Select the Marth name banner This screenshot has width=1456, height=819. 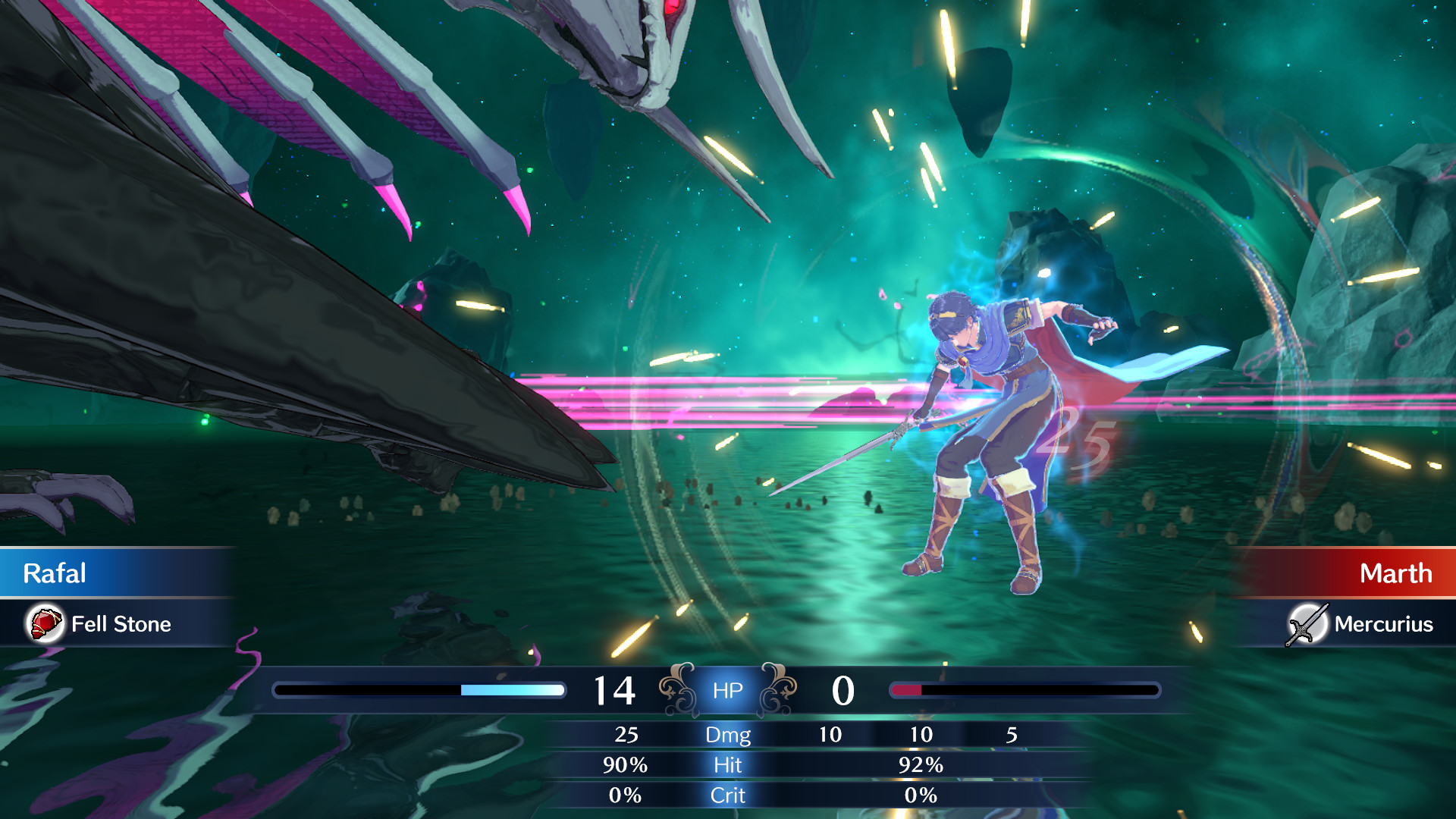1398,574
